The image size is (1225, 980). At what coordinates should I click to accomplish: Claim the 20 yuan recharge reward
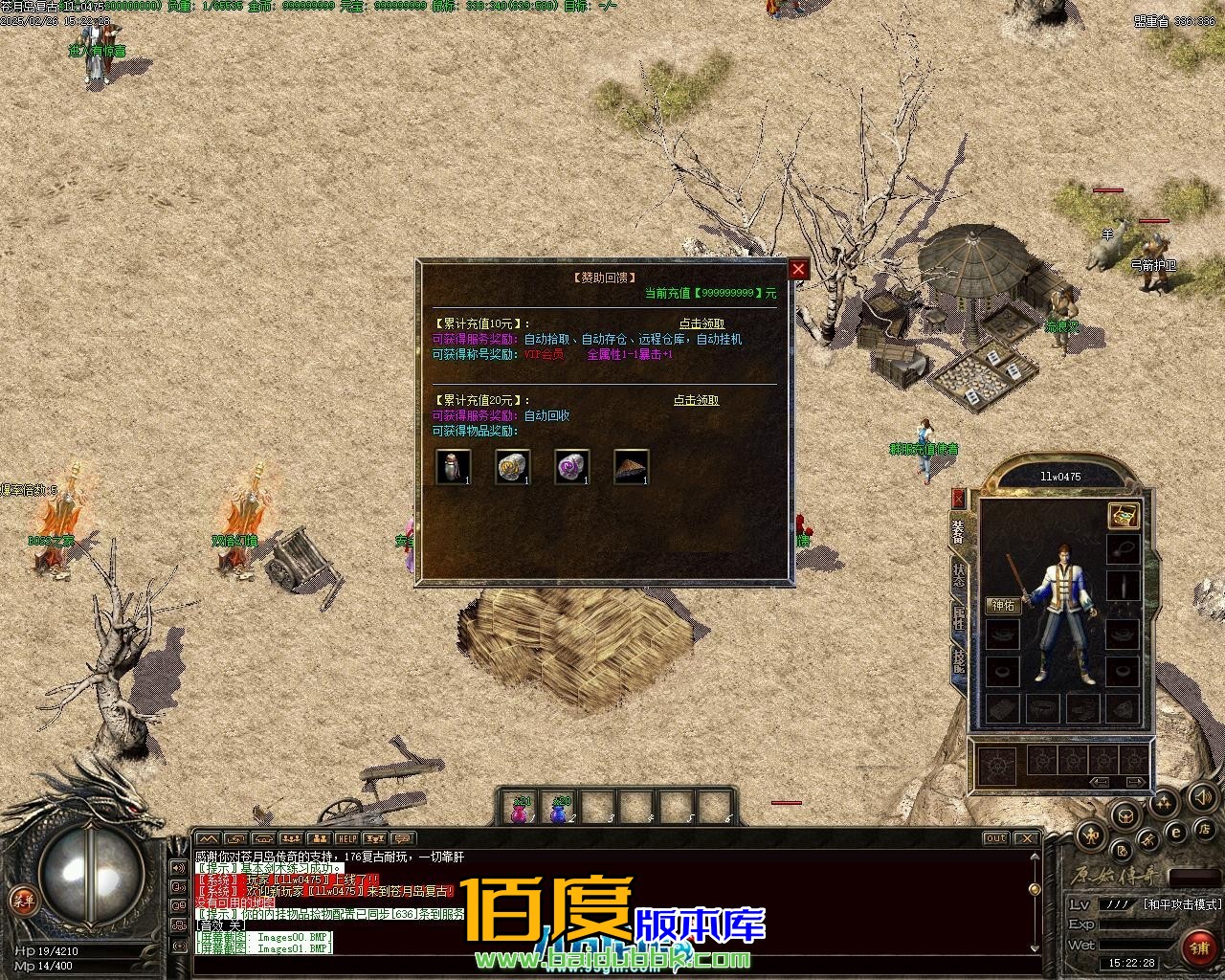pos(696,400)
